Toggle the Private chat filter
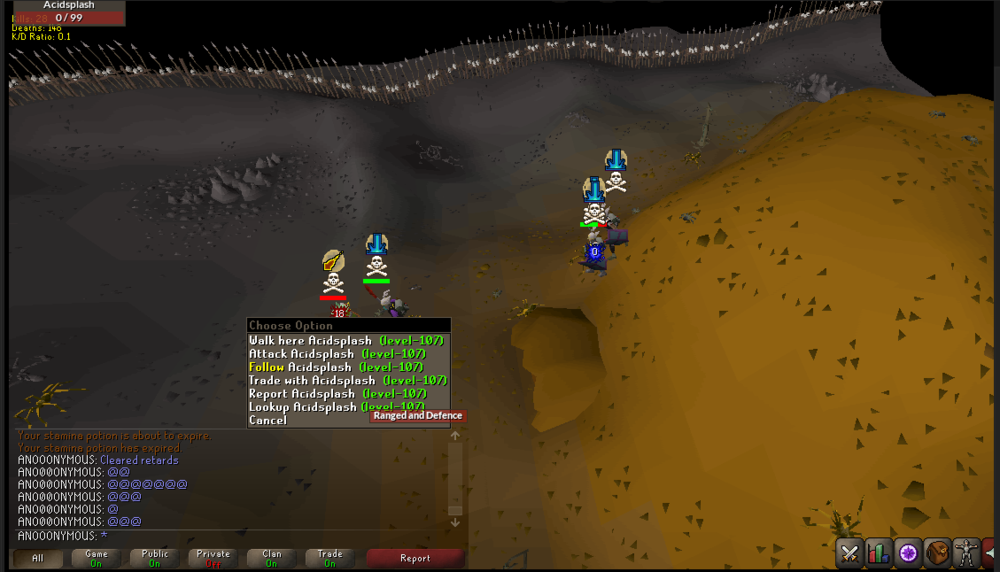The image size is (1000, 572). [213, 558]
